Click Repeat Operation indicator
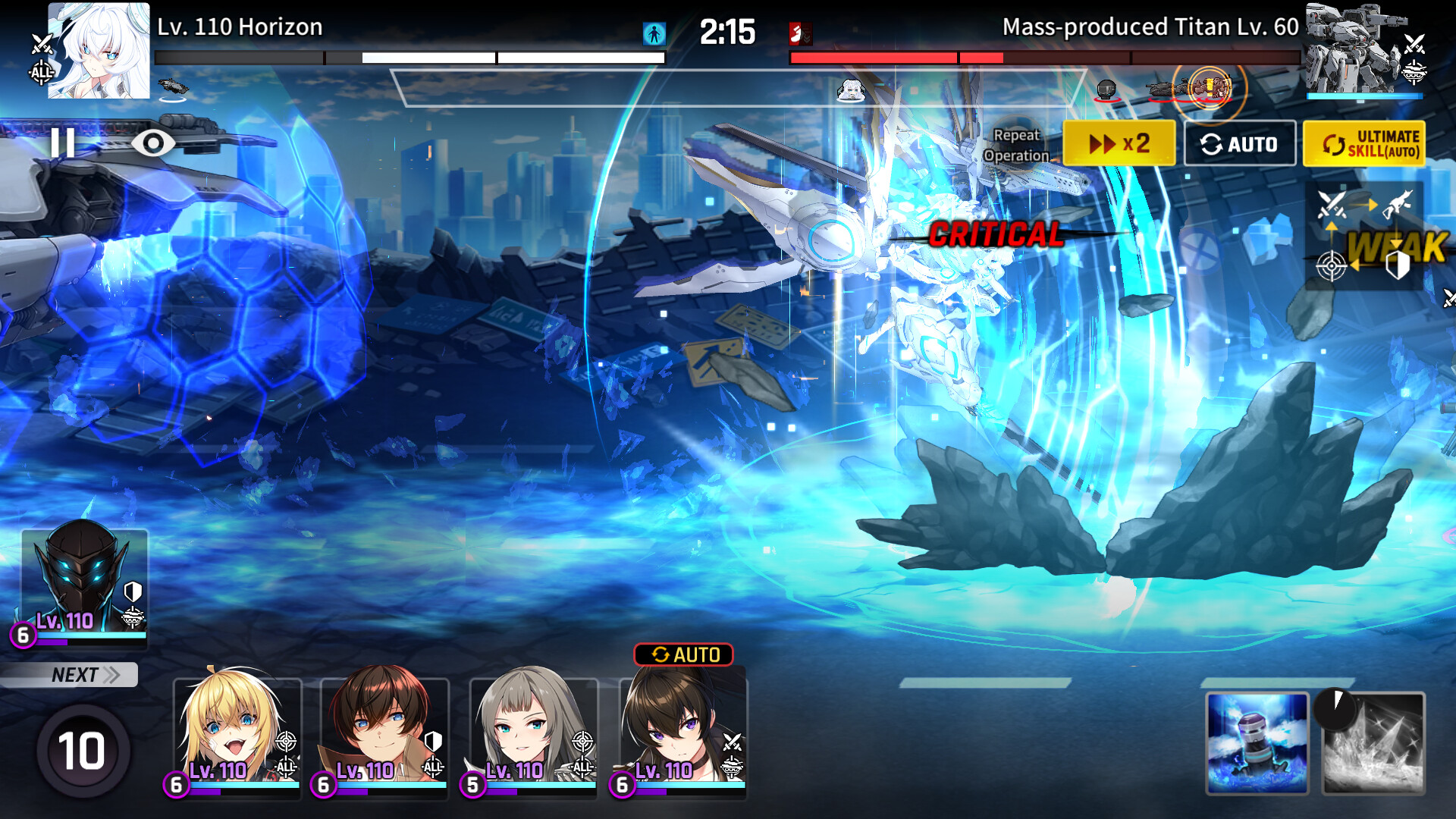 pyautogui.click(x=1016, y=146)
